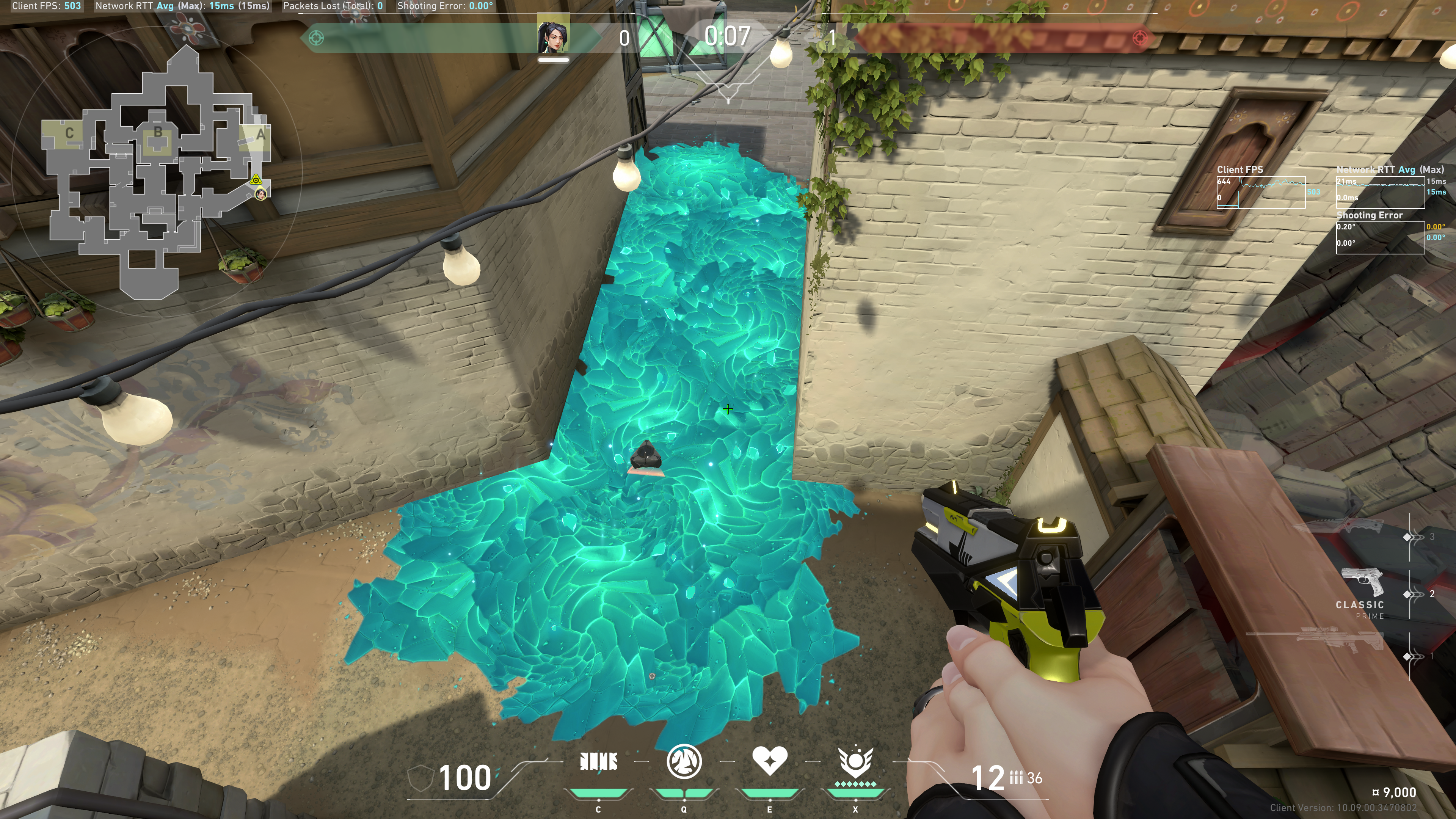This screenshot has height=819, width=1456.
Task: Click the C site label on the minimap
Action: click(x=69, y=133)
